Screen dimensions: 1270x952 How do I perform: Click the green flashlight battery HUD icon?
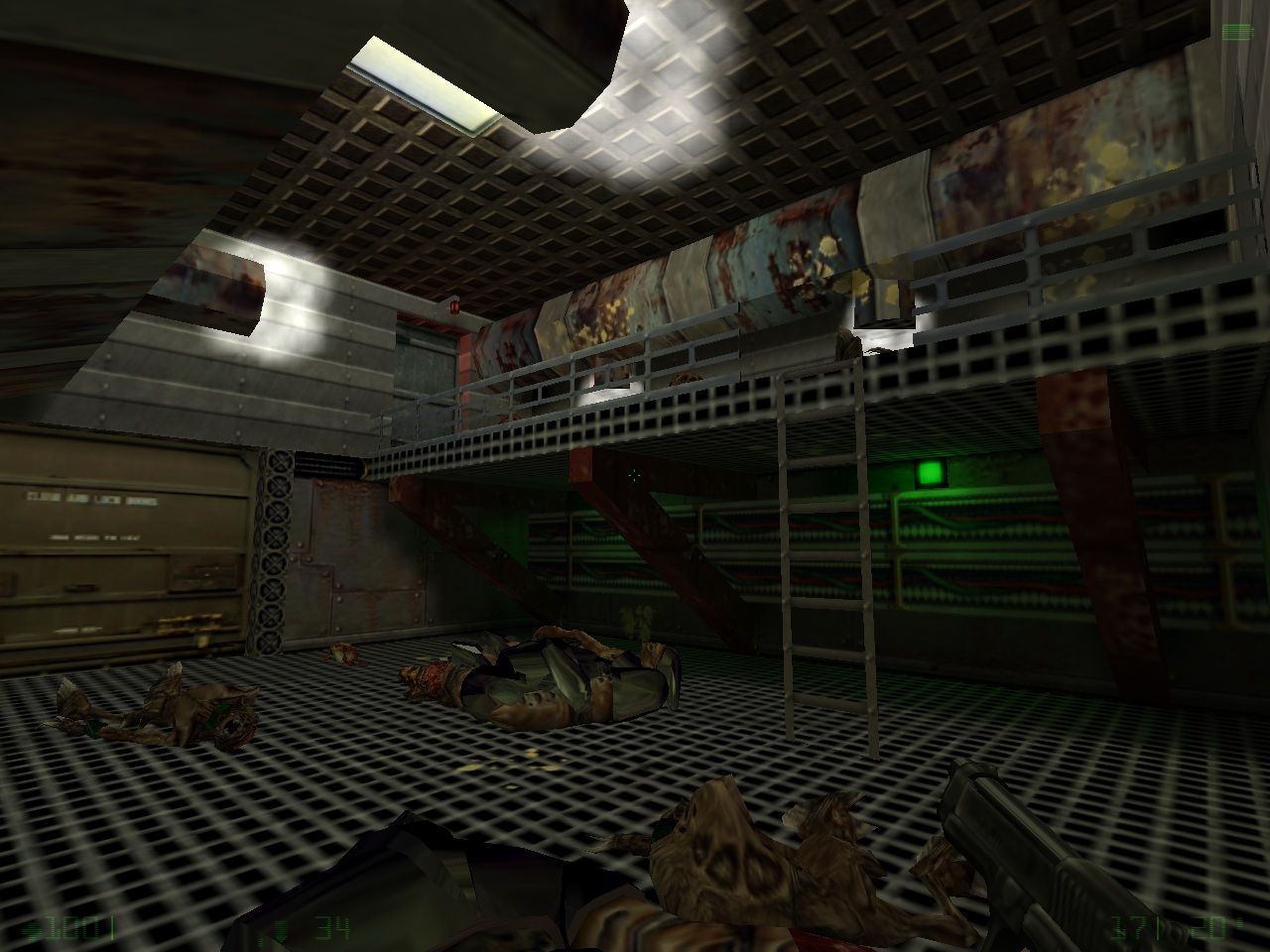[x=1236, y=33]
